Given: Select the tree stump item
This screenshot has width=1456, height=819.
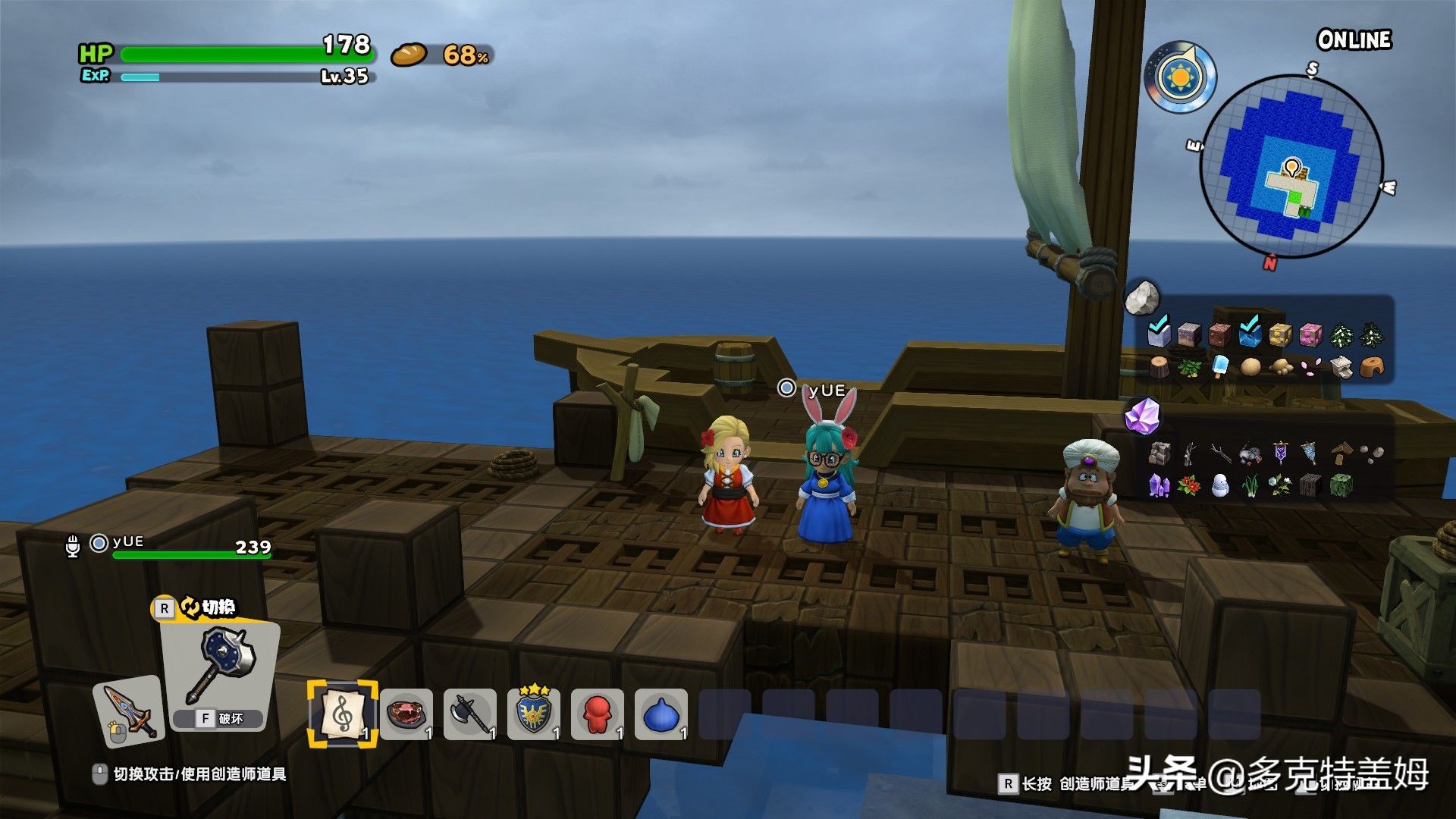Looking at the screenshot, I should pos(1159,368).
